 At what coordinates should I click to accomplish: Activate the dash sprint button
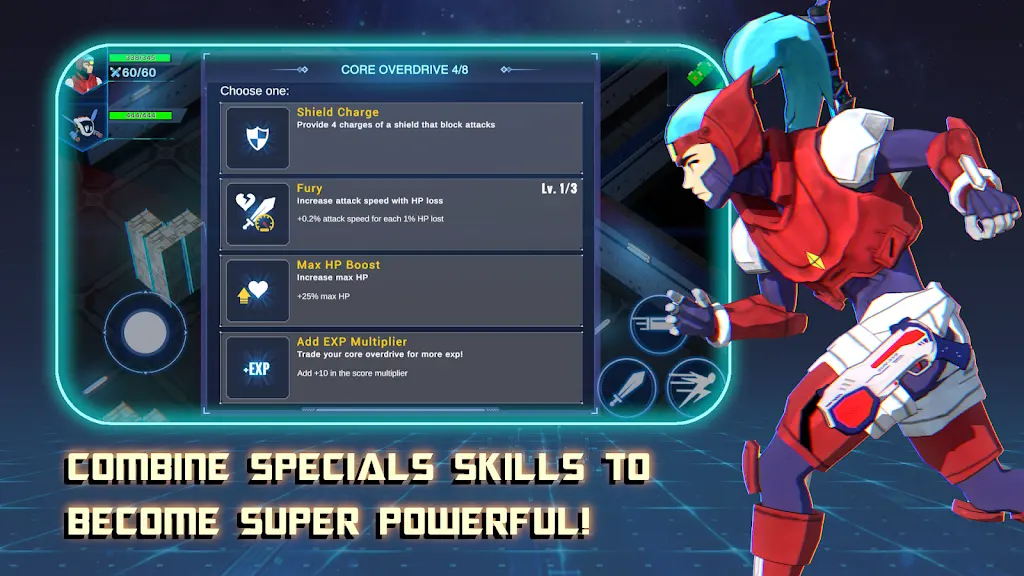point(695,387)
